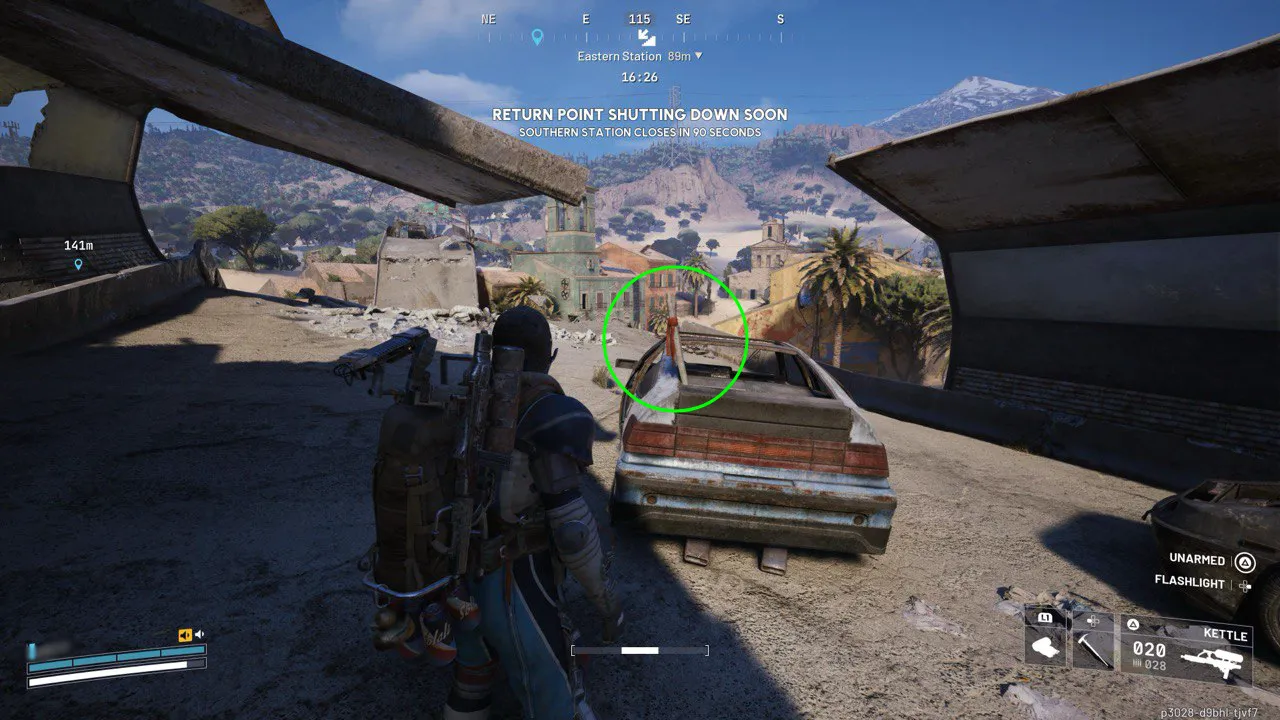Select the SE heading label on the compass
Viewport: 1280px width, 720px height.
pyautogui.click(x=684, y=18)
